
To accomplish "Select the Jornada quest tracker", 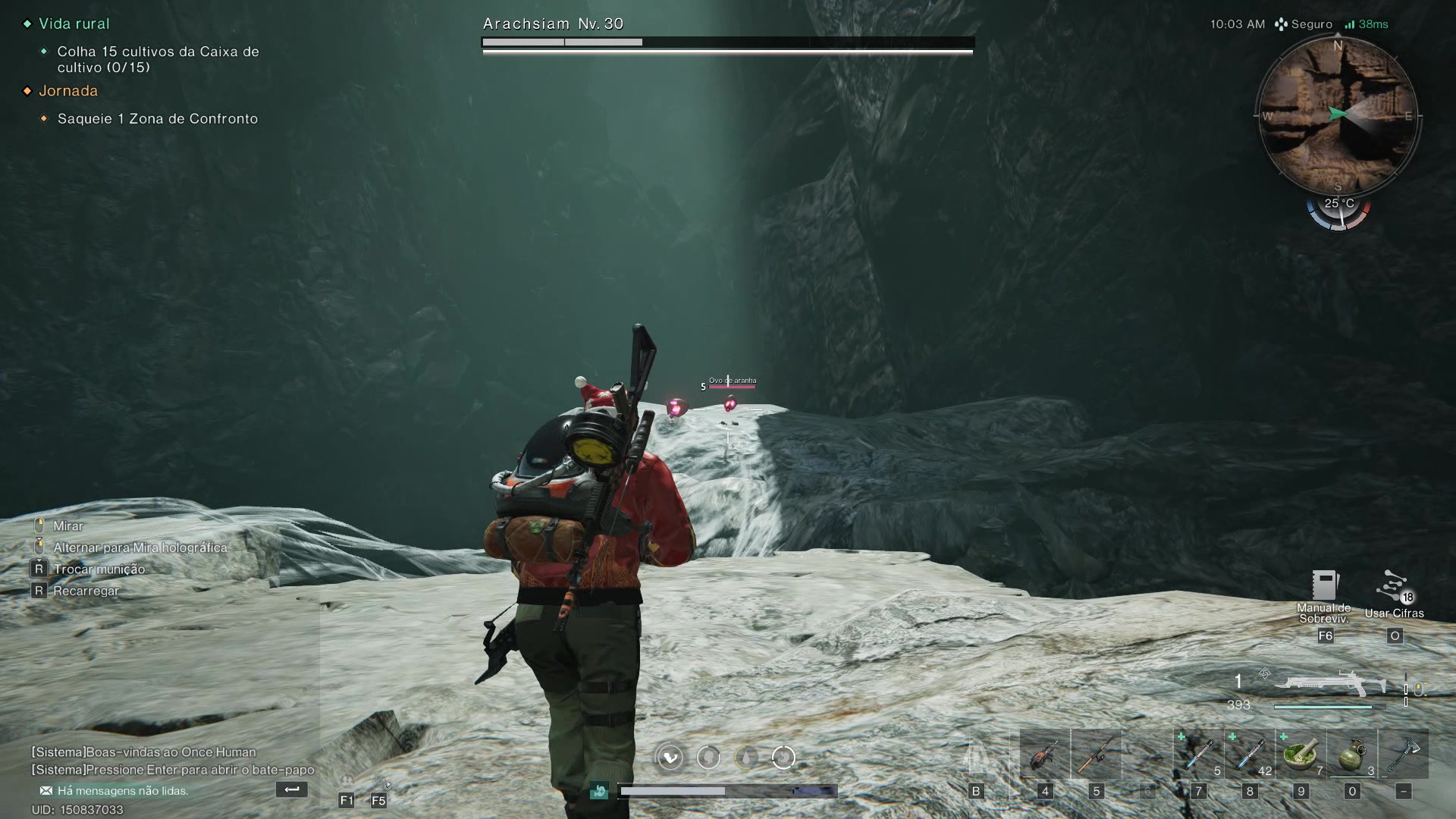I will [68, 91].
